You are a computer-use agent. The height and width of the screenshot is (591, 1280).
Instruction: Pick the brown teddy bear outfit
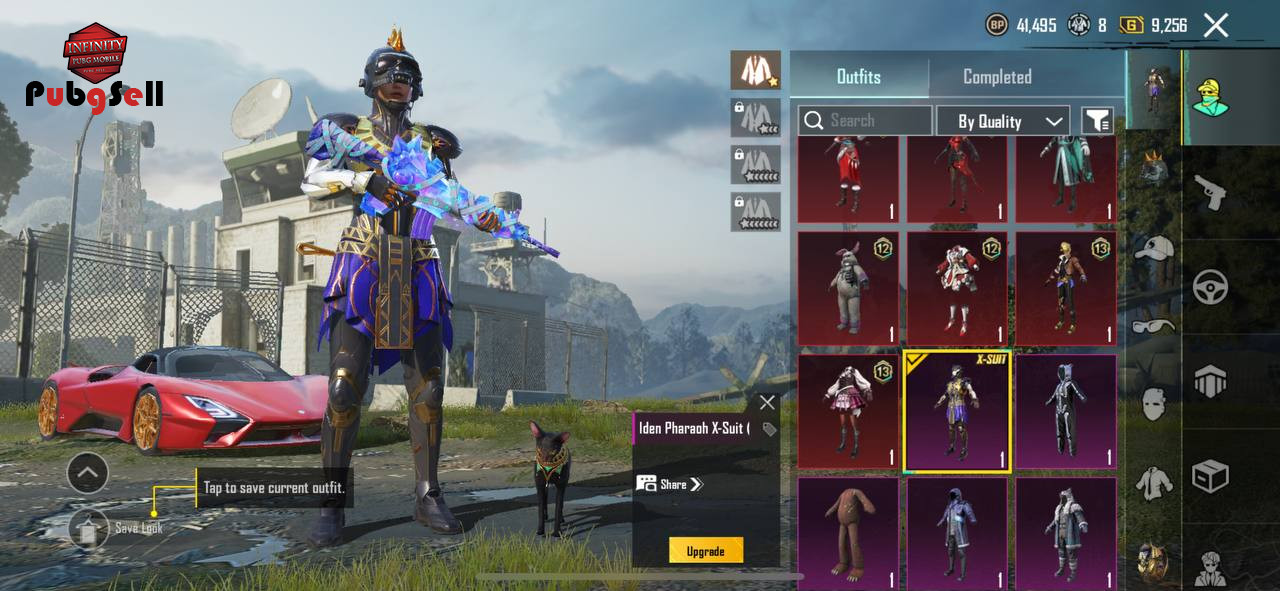coord(848,532)
